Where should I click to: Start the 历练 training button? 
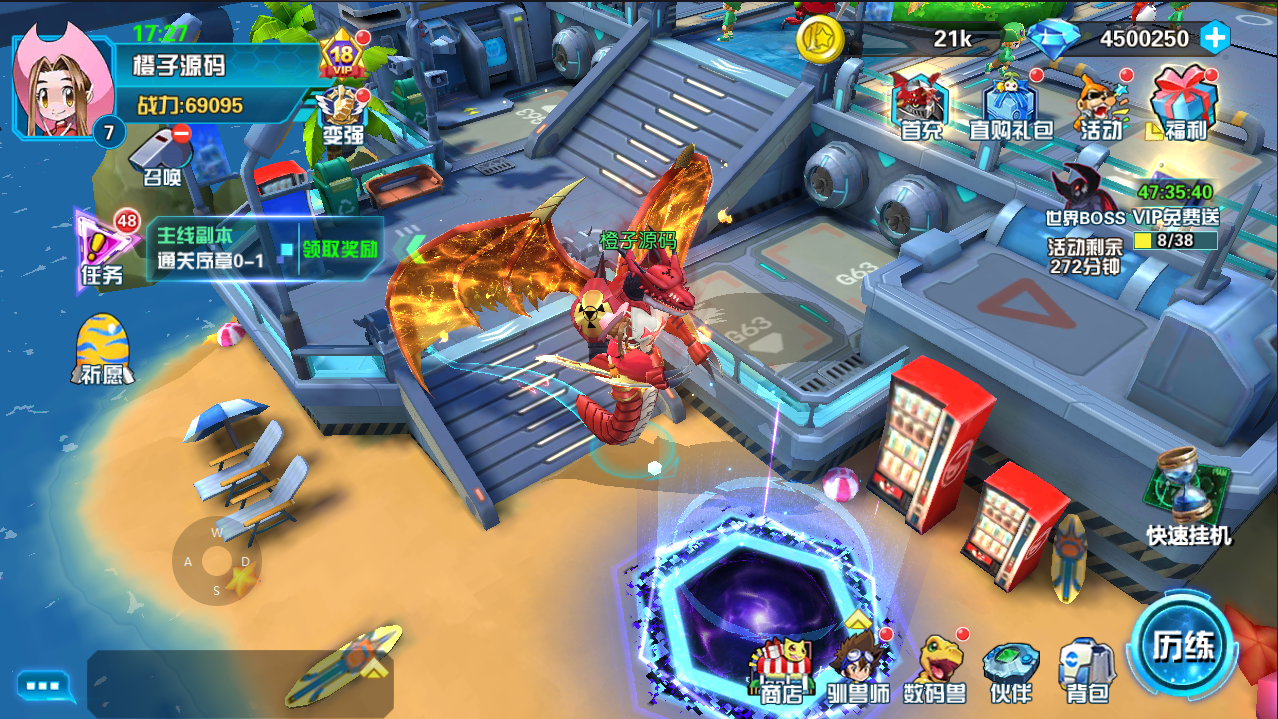(1183, 643)
